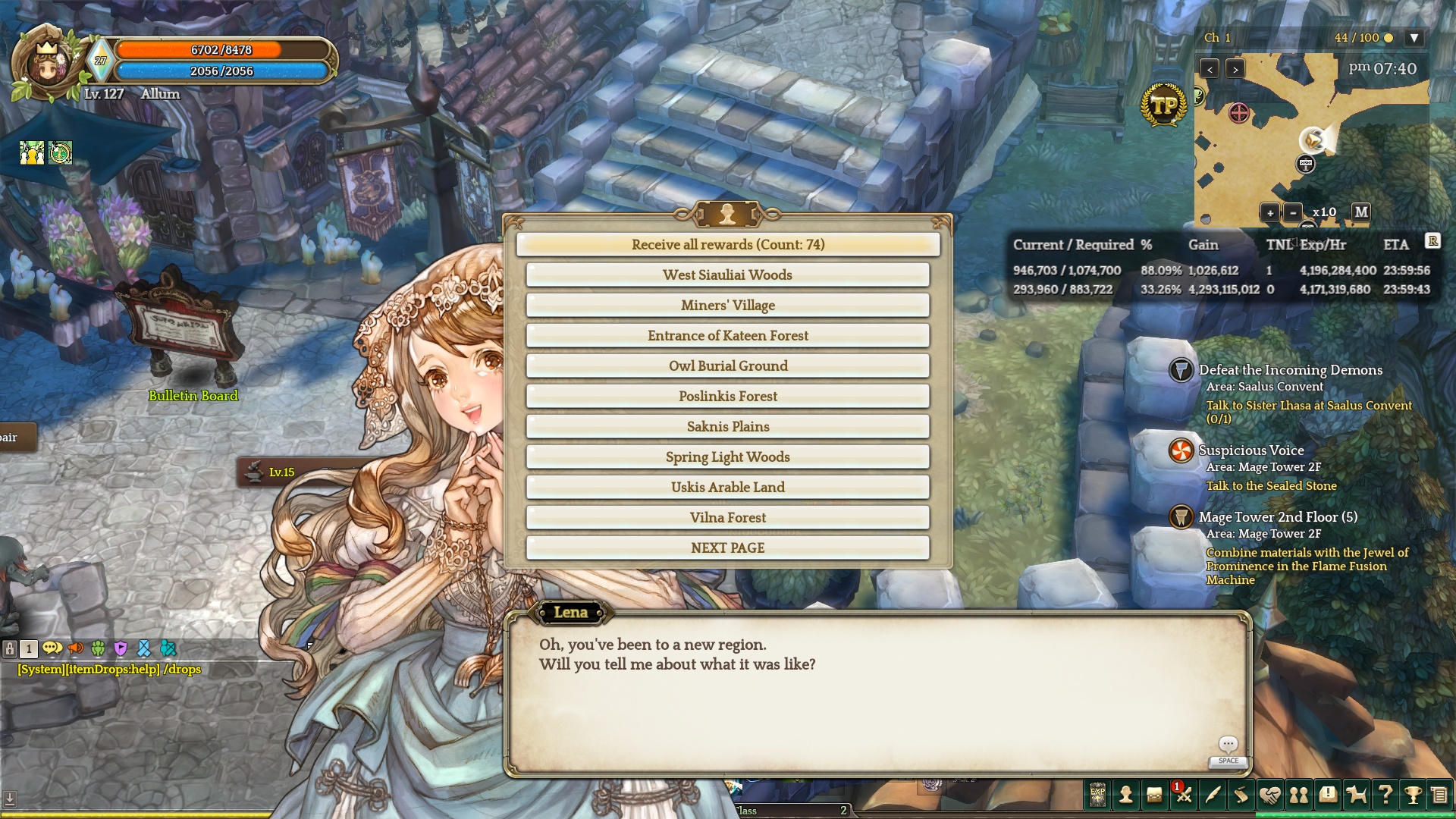1456x819 pixels.
Task: Open the companion pet menu icon
Action: [x=1356, y=795]
